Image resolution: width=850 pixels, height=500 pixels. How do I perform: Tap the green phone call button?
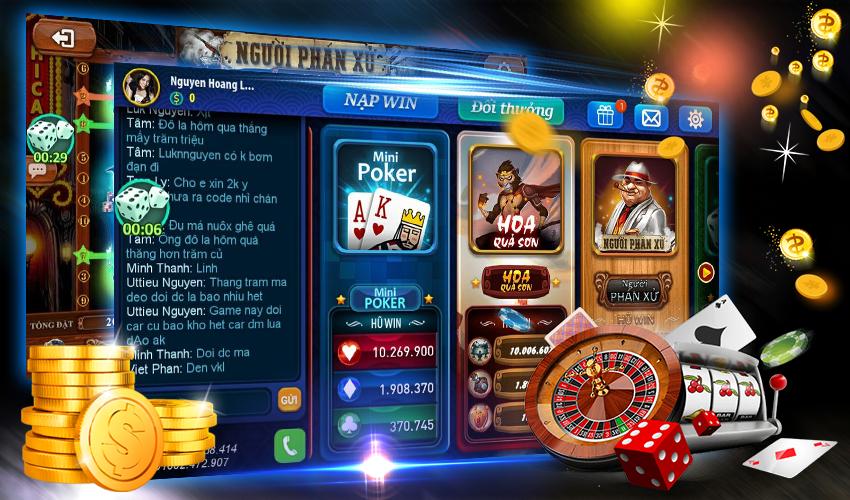[289, 444]
